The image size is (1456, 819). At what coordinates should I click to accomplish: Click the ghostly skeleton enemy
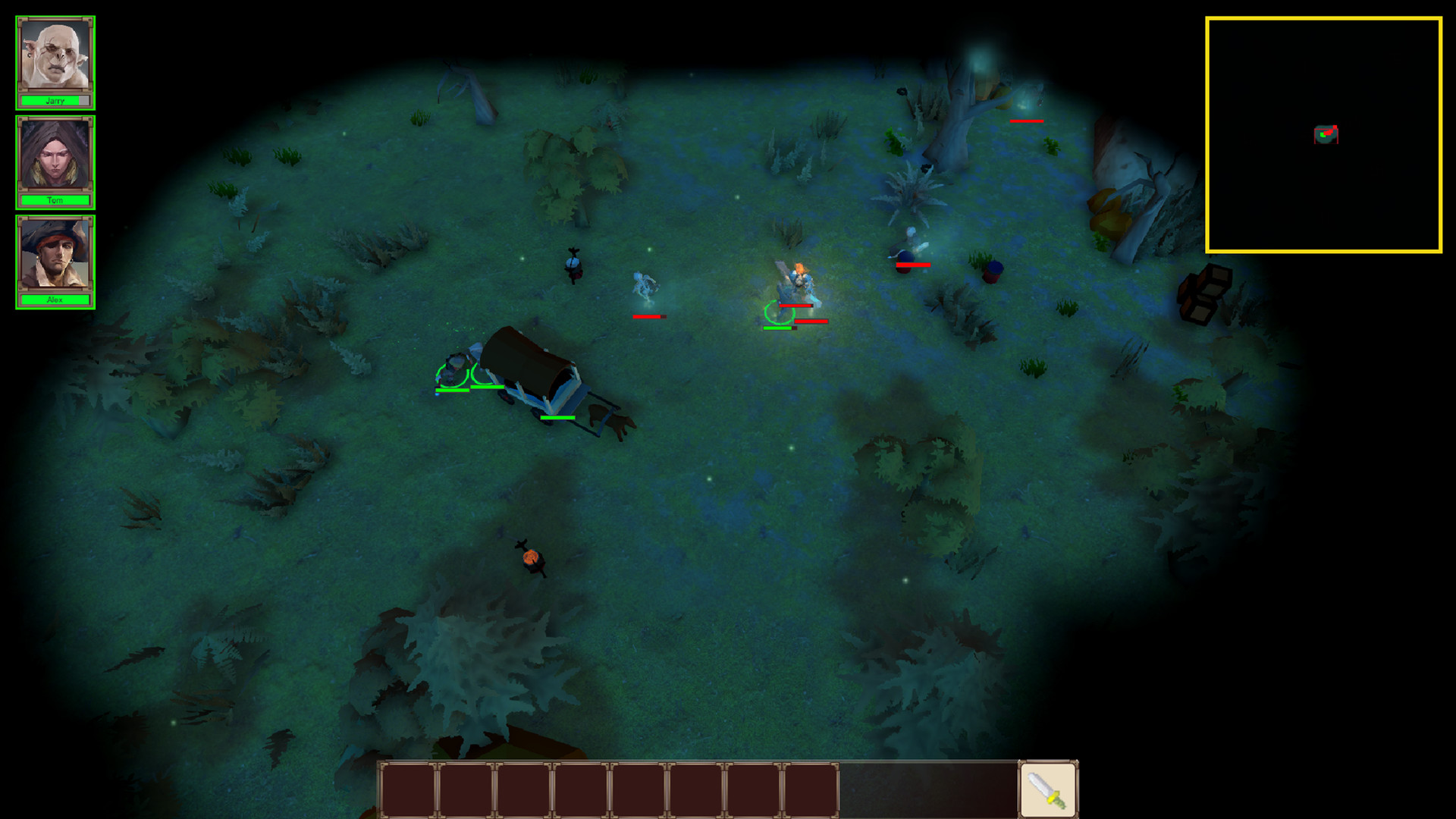click(x=646, y=284)
